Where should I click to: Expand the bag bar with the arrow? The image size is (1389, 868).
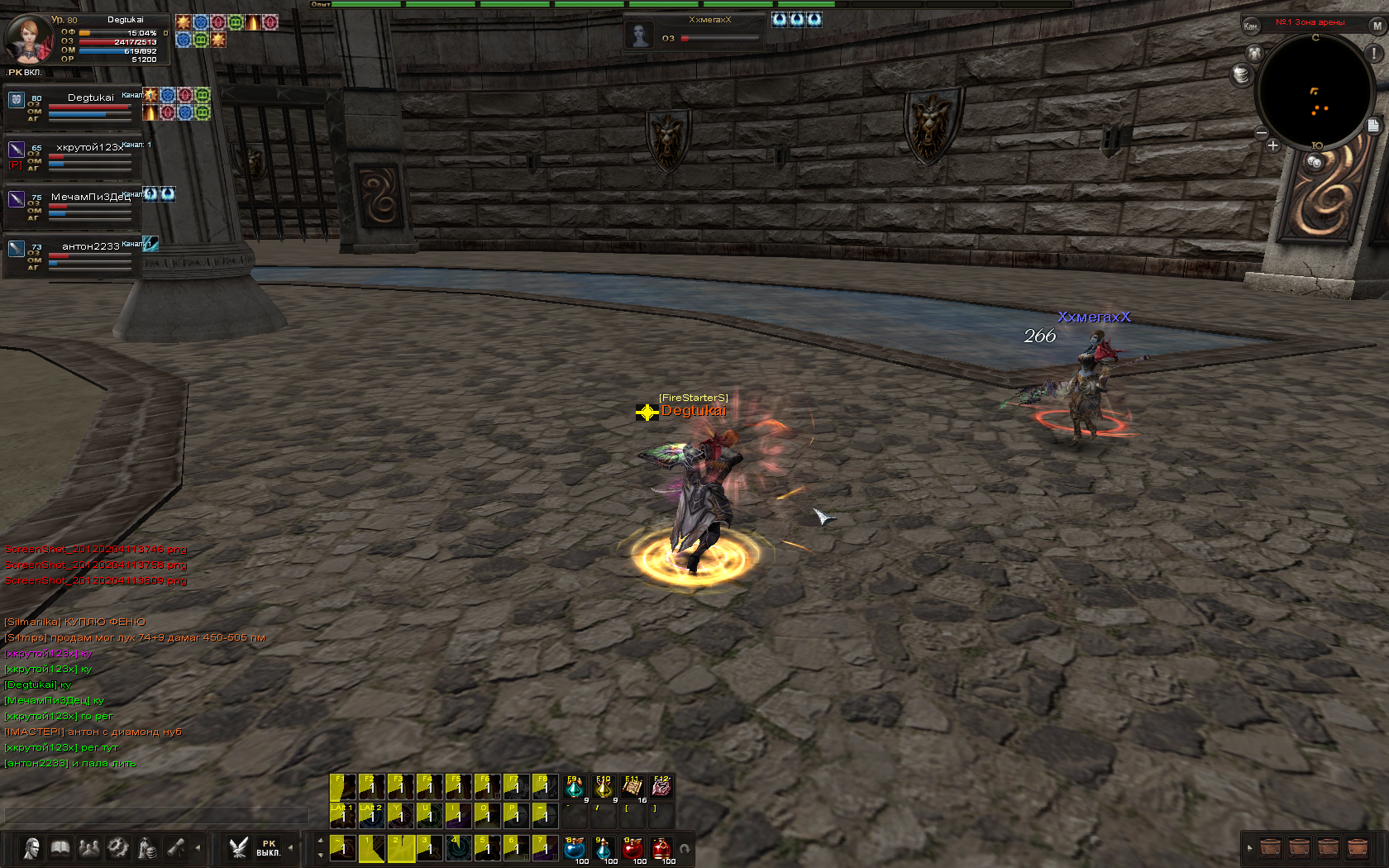1249,848
